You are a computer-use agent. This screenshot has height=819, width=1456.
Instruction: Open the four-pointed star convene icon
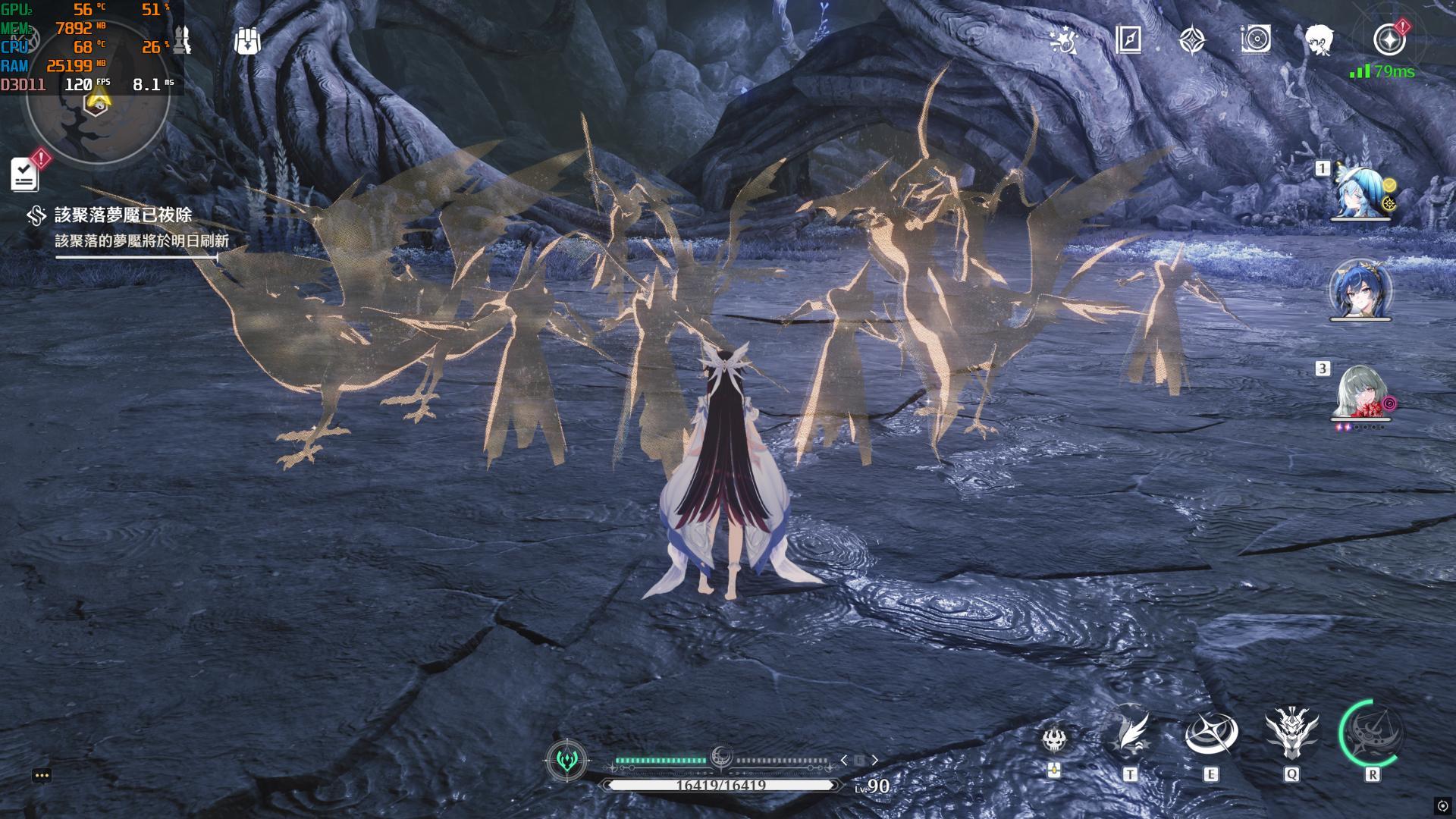pos(1192,40)
